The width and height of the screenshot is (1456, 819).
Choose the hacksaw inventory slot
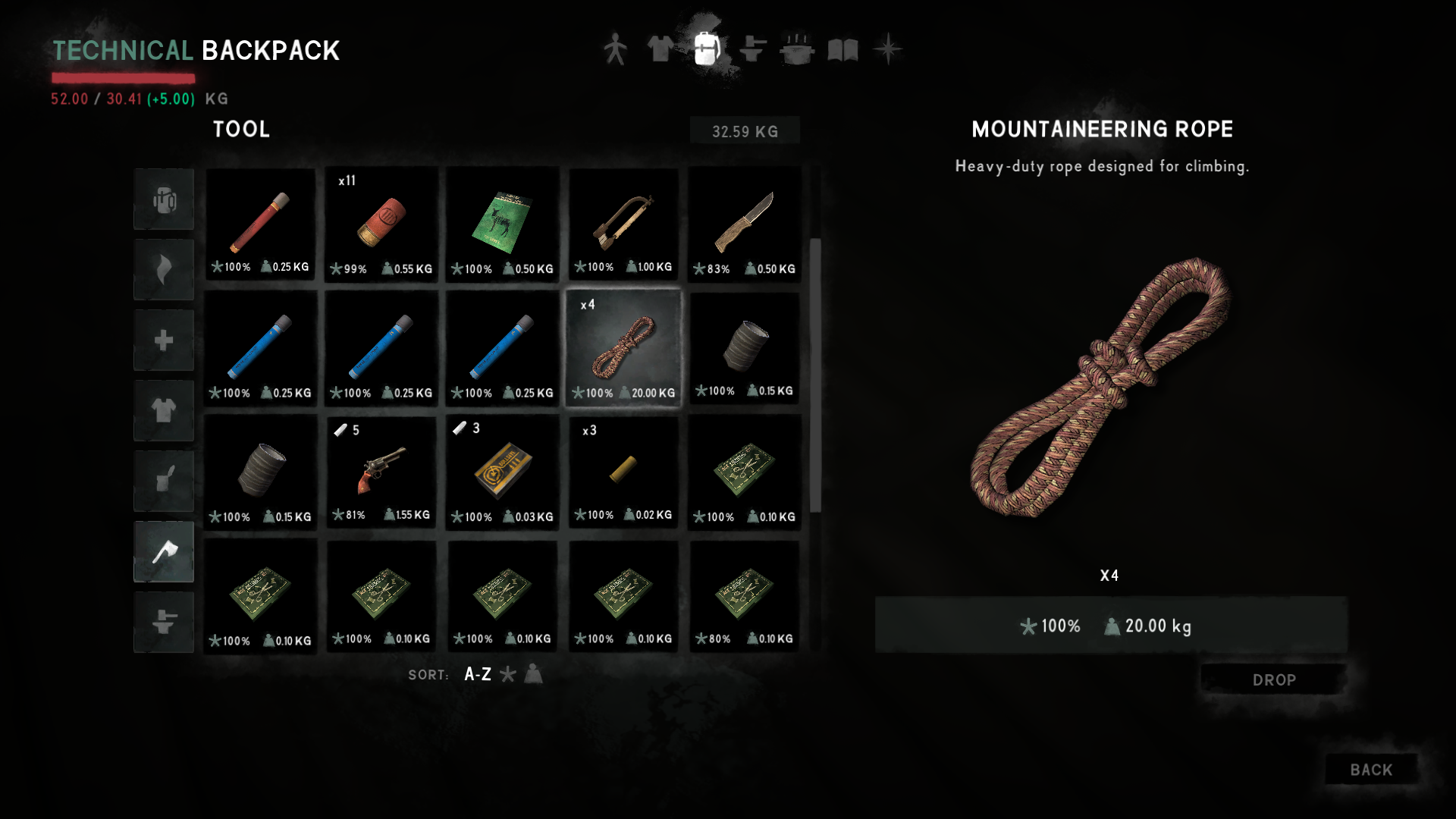point(623,224)
